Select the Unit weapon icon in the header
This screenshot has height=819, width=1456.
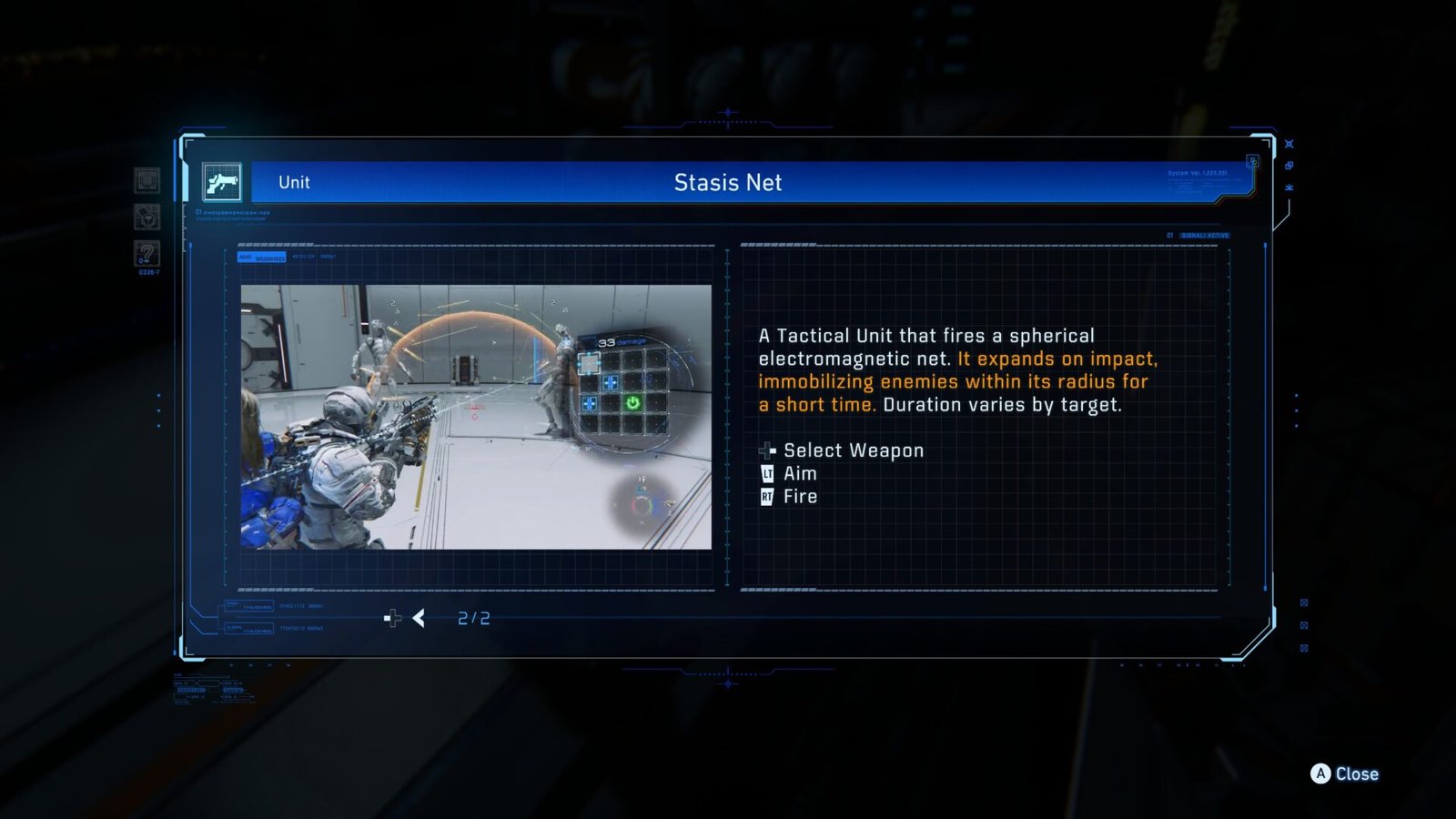coord(222,182)
